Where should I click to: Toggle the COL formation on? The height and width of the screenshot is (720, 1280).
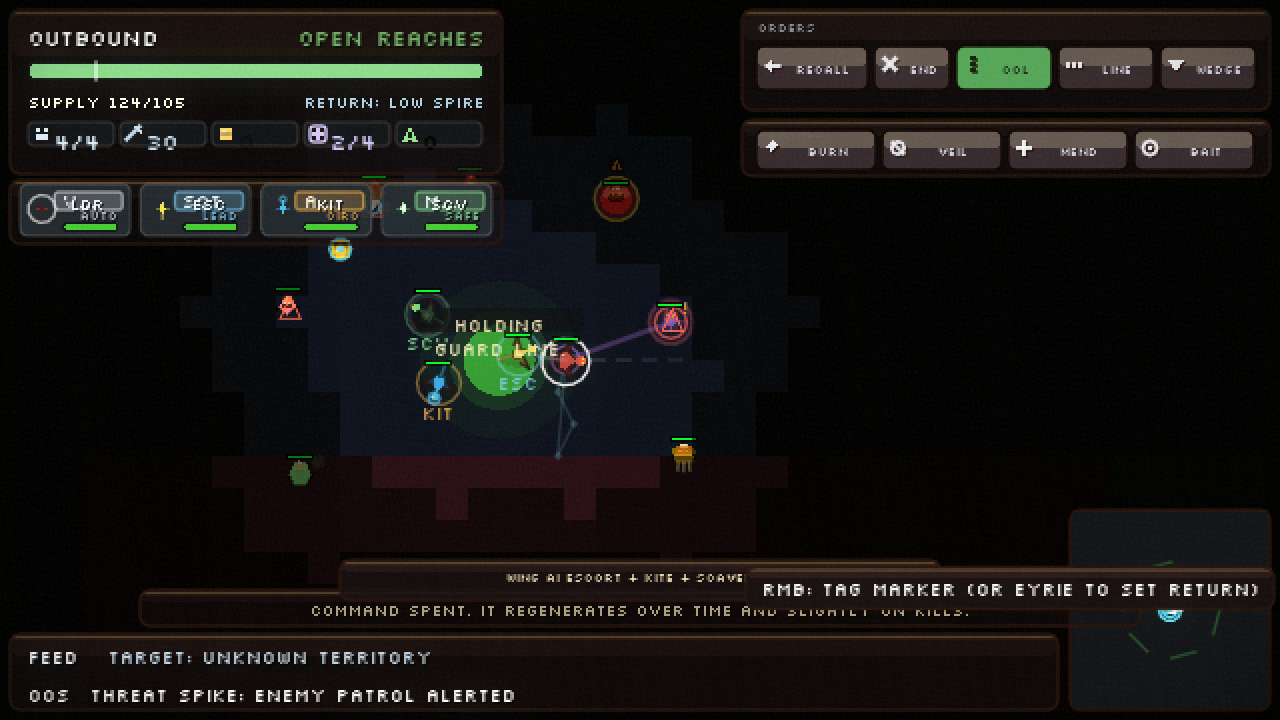point(1003,68)
